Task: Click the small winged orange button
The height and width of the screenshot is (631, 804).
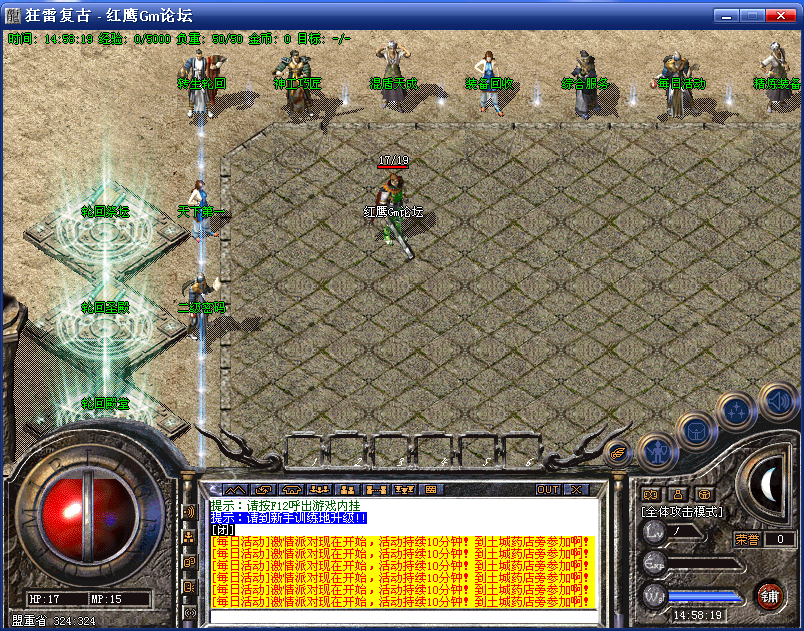Action: tap(618, 452)
